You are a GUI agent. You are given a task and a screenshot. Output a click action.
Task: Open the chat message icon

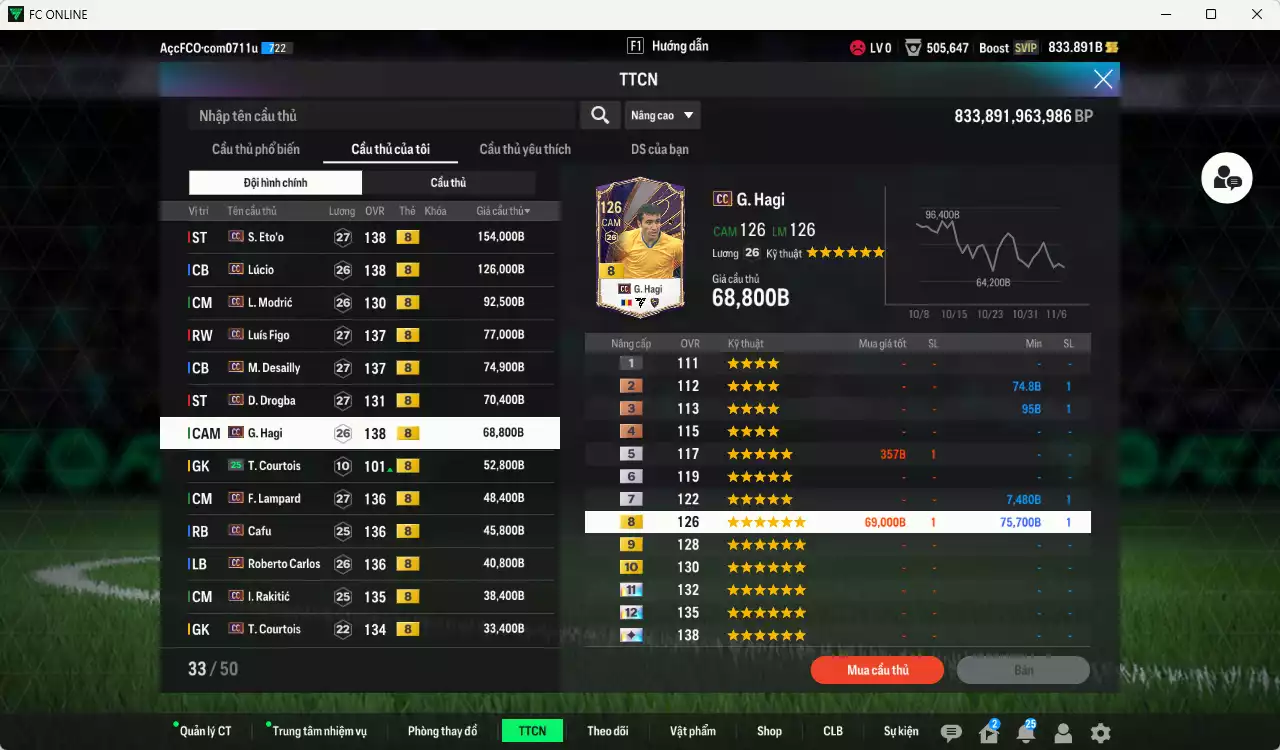pyautogui.click(x=951, y=731)
